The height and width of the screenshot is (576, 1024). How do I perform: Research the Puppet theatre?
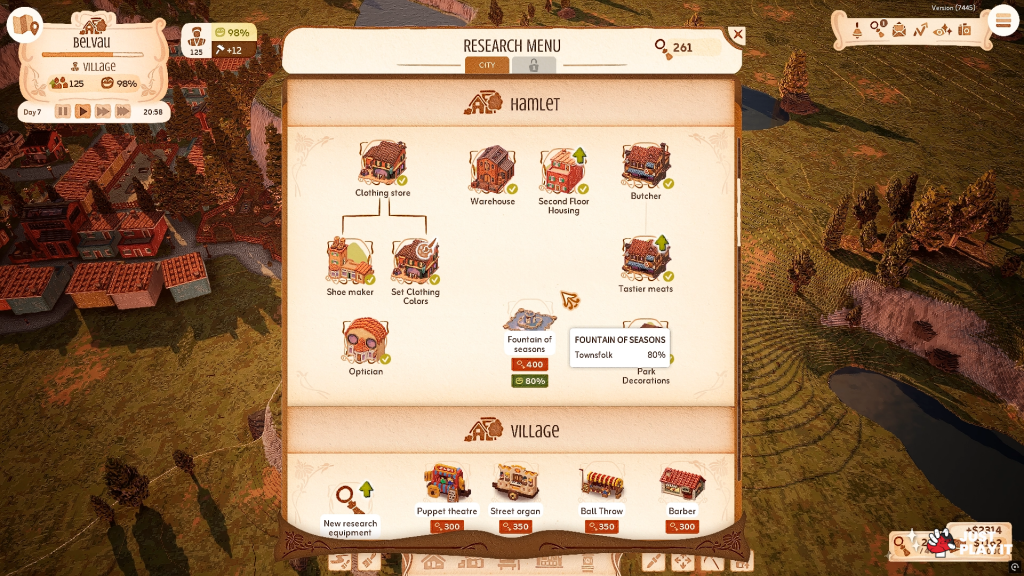pyautogui.click(x=446, y=483)
